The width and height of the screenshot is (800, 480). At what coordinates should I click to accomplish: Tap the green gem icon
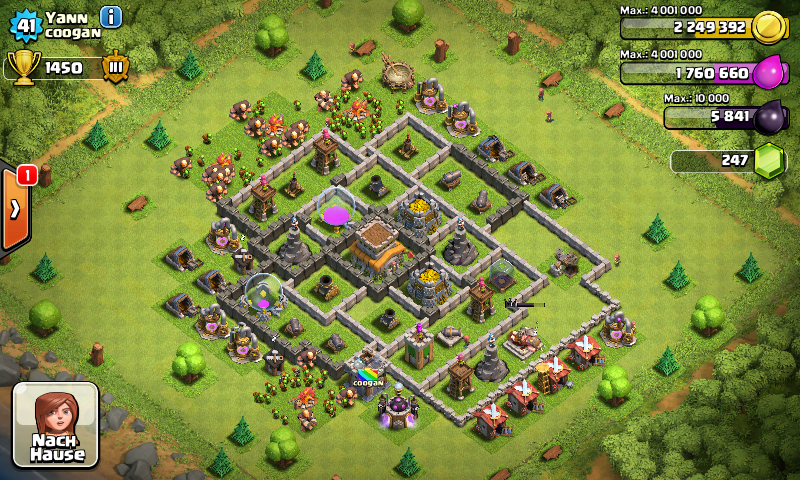(x=769, y=161)
